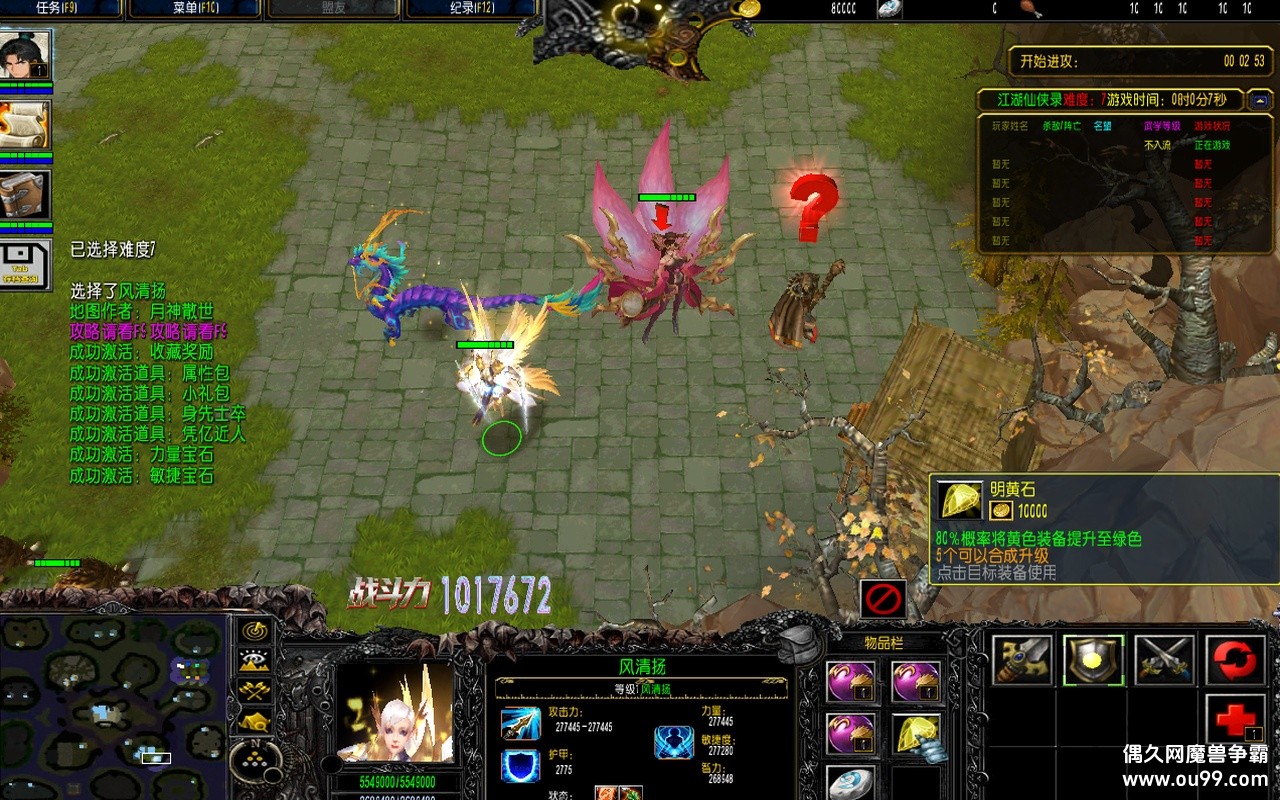The height and width of the screenshot is (800, 1280).
Task: Toggle the formation movement button
Action: 256,720
